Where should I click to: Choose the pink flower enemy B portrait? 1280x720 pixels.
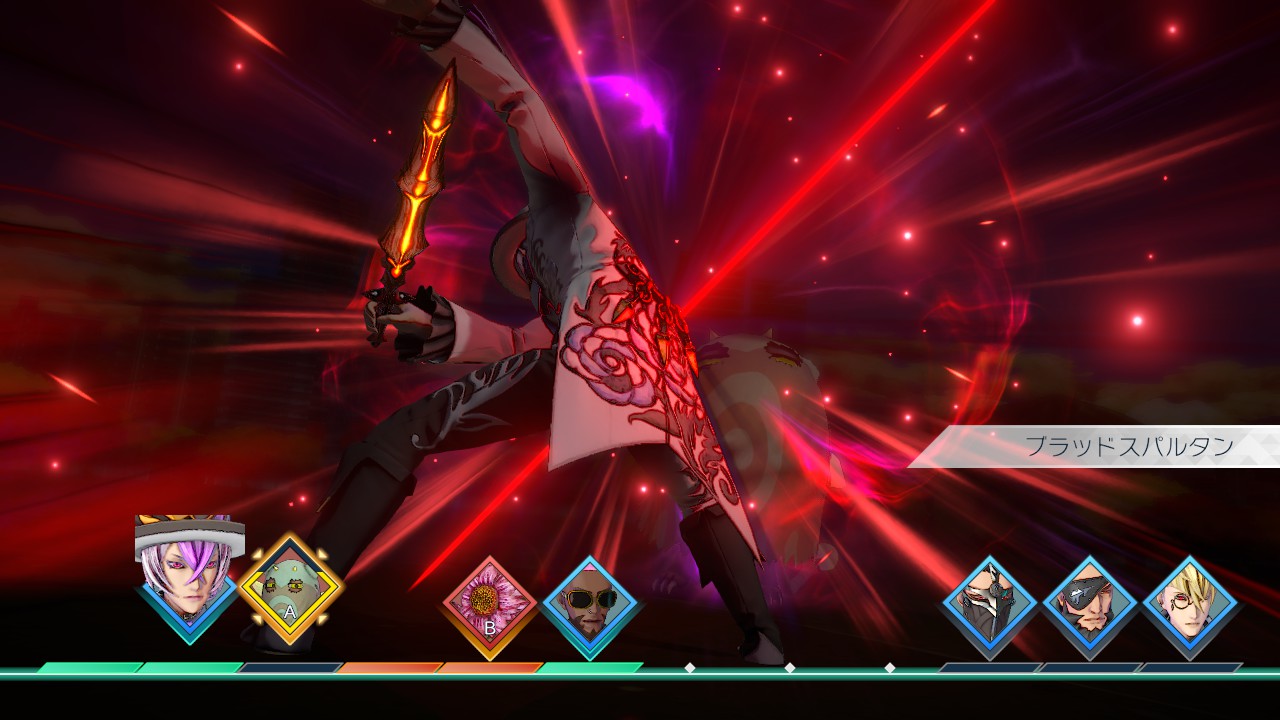tap(490, 605)
